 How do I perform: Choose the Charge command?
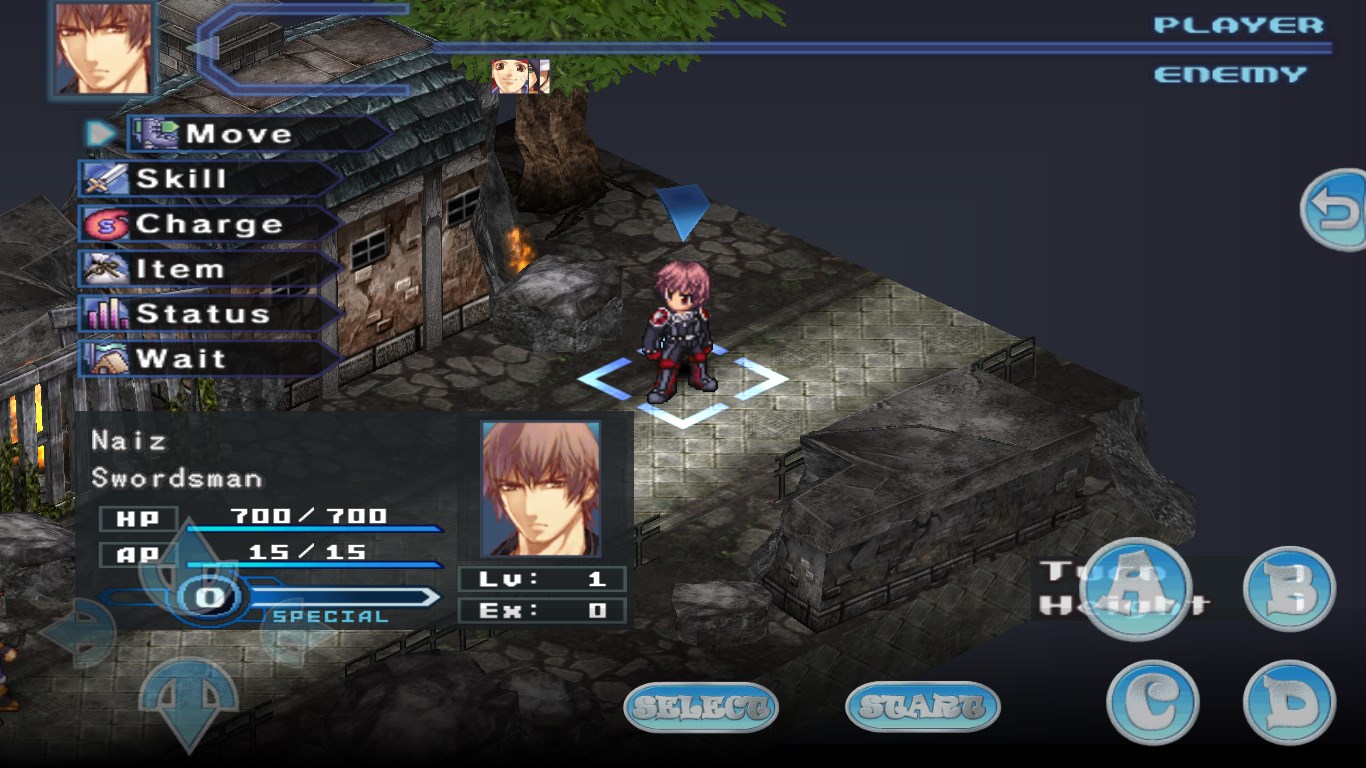[210, 224]
